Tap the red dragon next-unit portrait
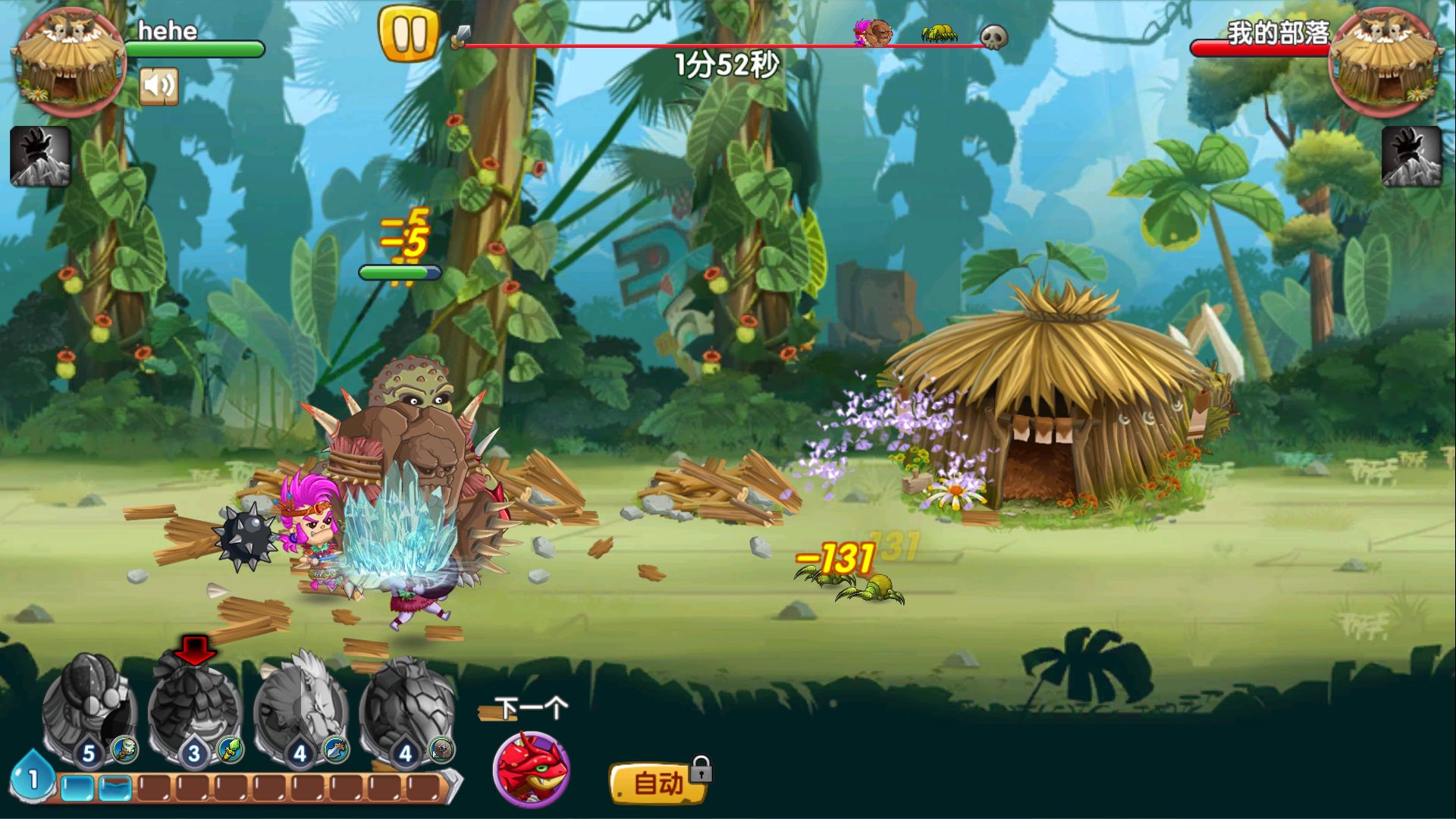The image size is (1456, 819). click(531, 769)
